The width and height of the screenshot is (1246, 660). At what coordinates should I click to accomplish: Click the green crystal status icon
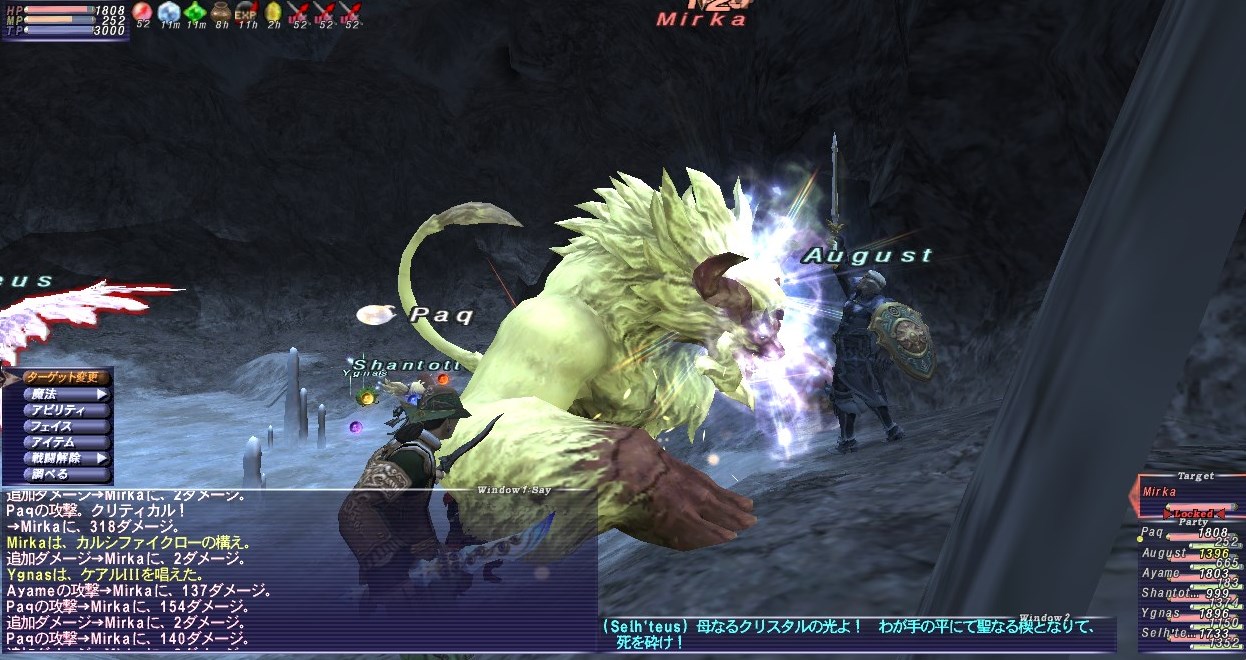coord(194,12)
